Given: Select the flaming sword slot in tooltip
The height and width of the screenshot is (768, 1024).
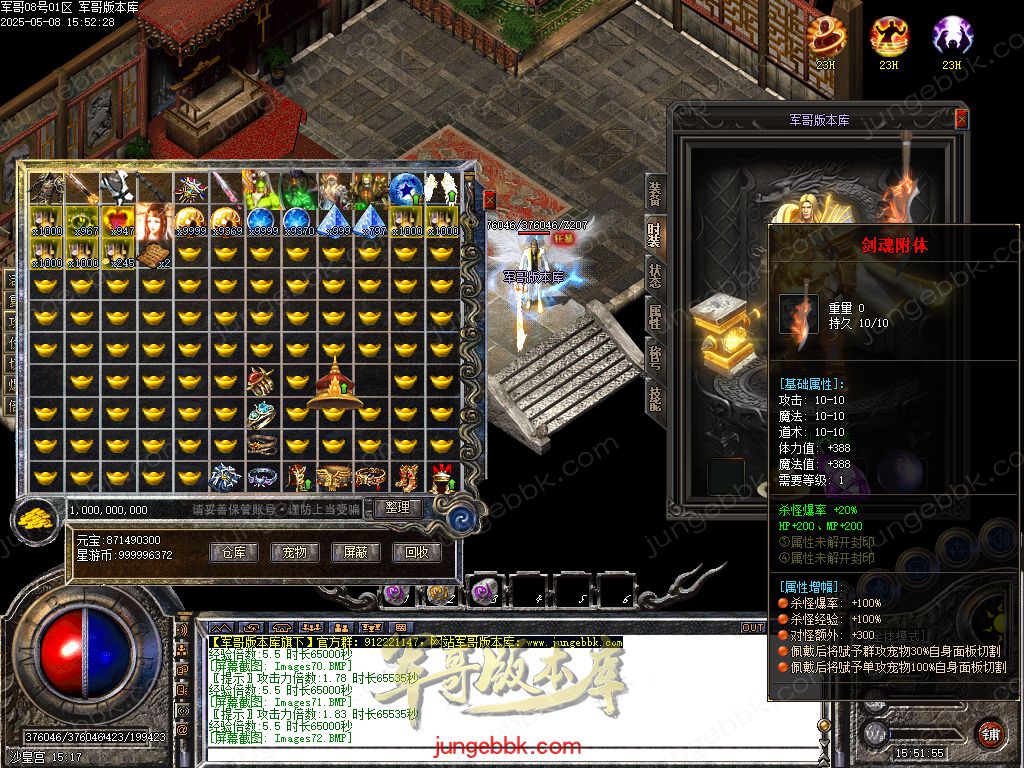Looking at the screenshot, I should (x=799, y=314).
